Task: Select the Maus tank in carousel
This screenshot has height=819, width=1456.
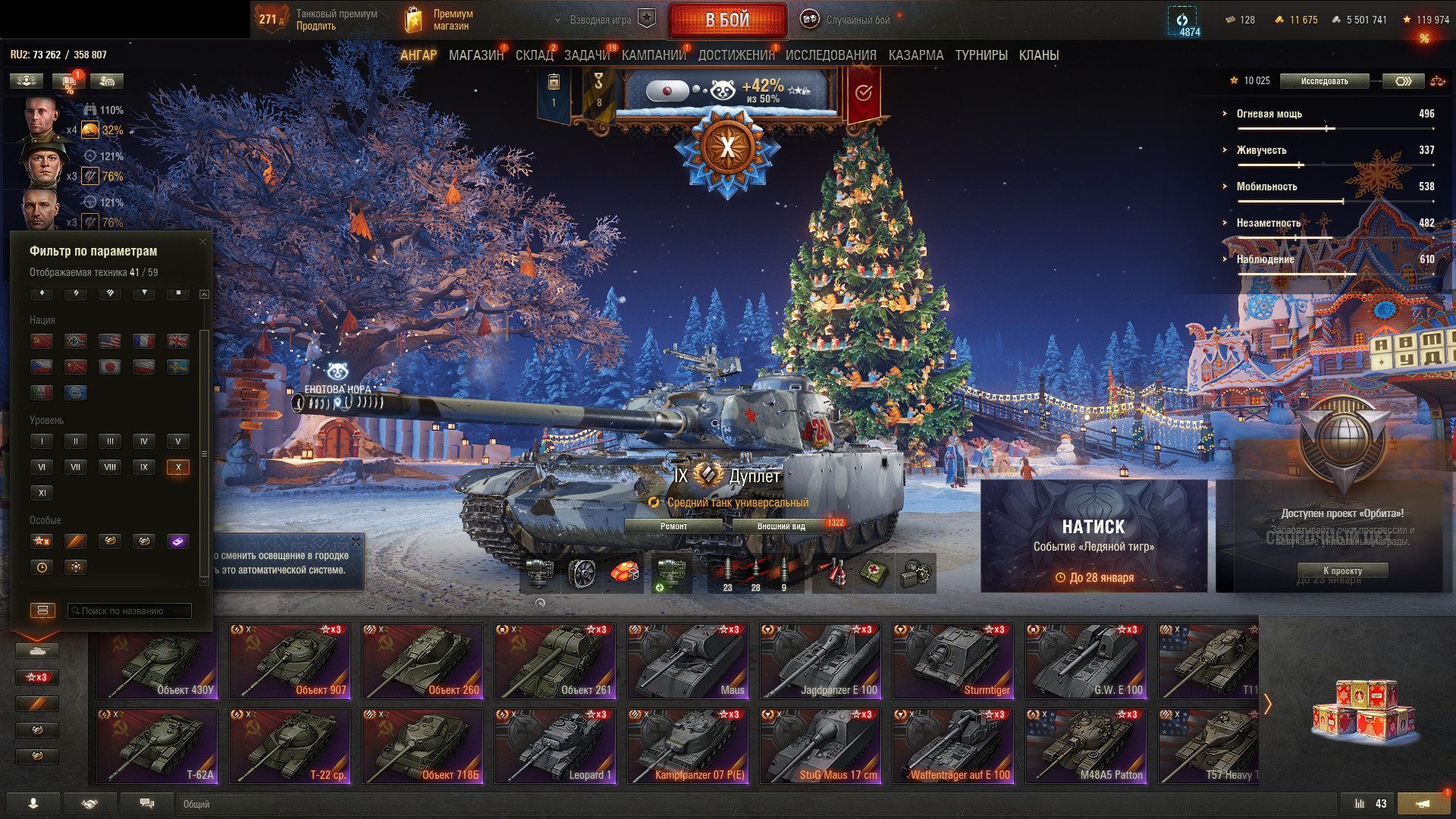Action: pos(688,661)
